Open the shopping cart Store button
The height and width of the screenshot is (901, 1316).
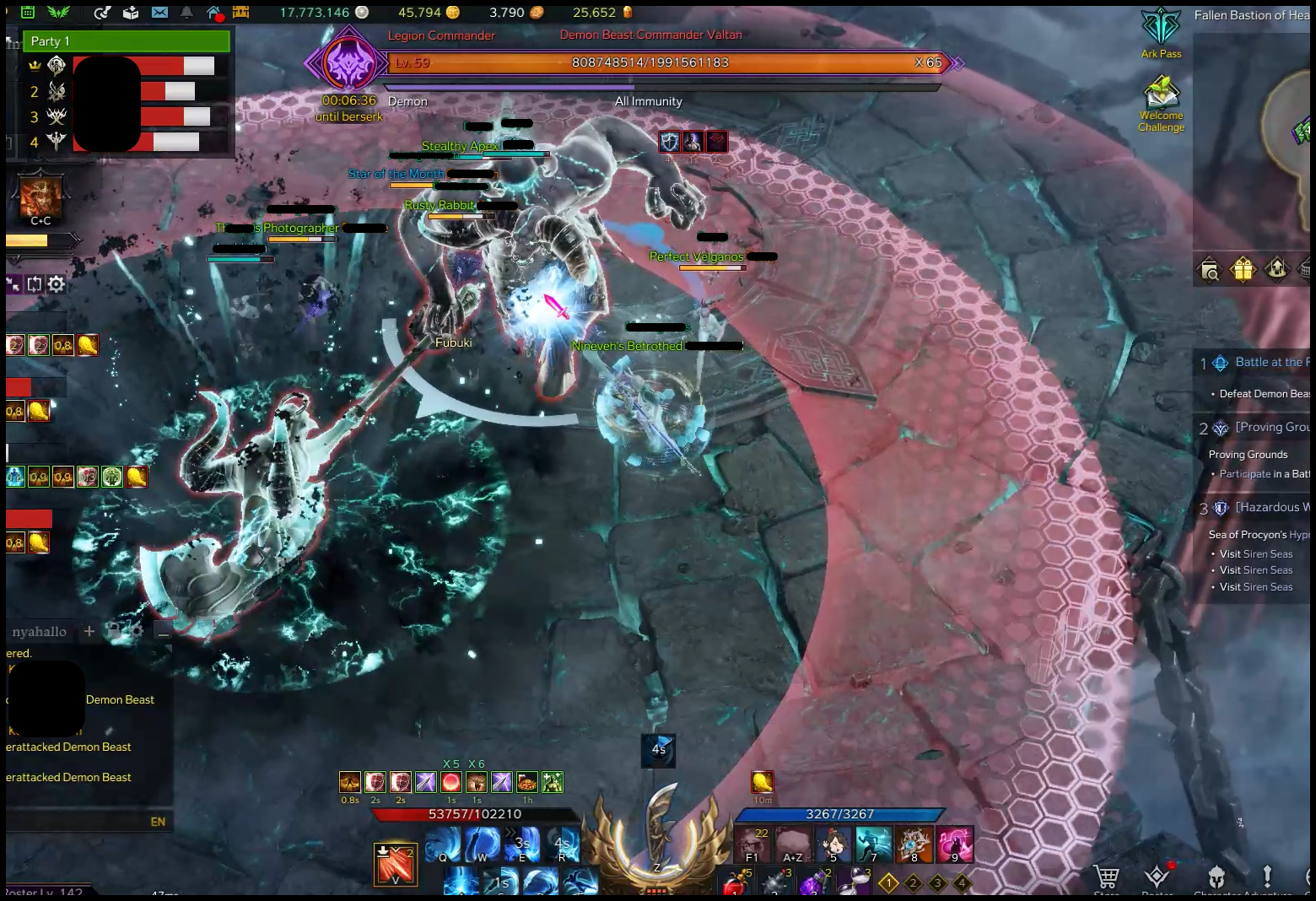(x=1106, y=877)
